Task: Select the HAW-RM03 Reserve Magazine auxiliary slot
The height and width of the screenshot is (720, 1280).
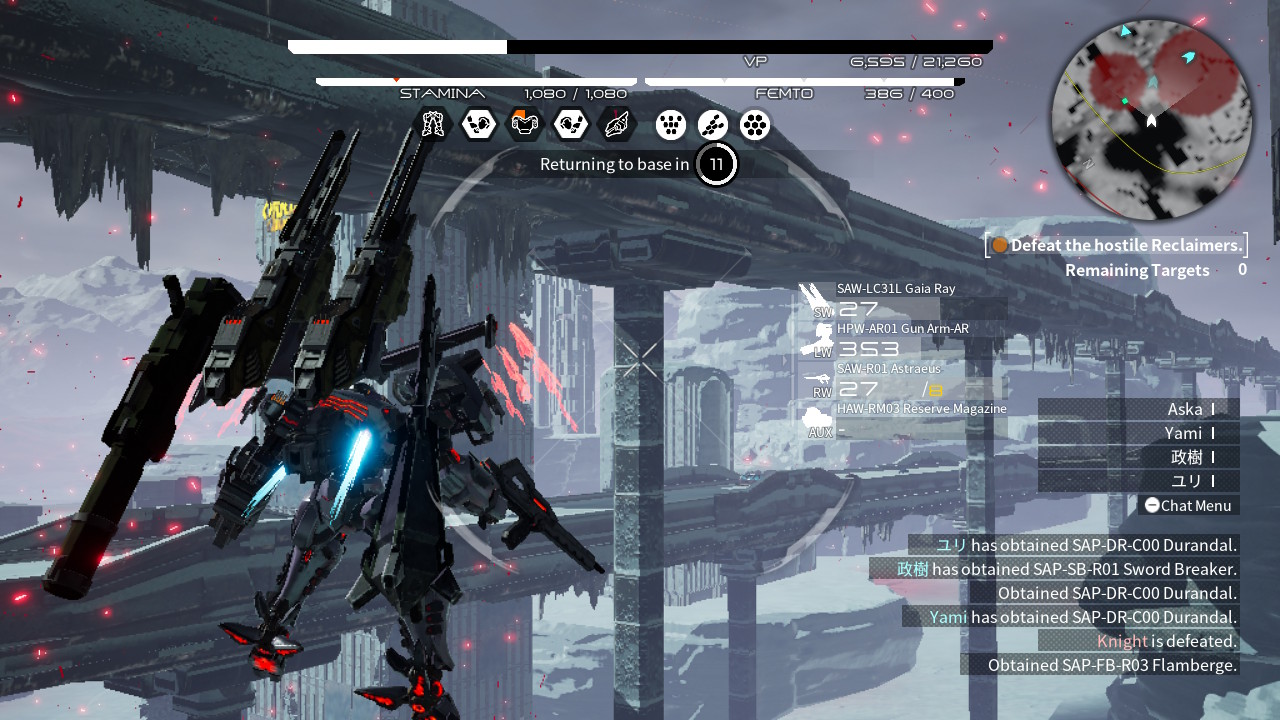Action: point(905,419)
